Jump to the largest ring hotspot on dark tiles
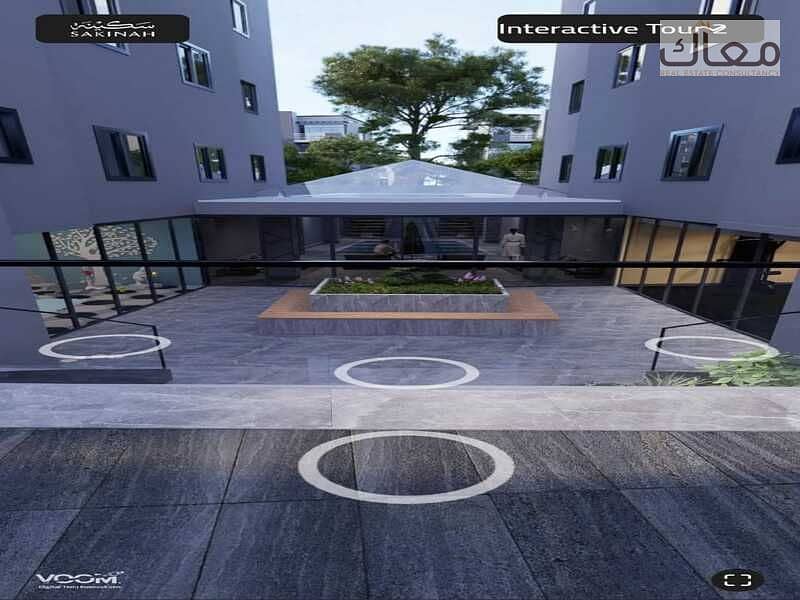This screenshot has width=800, height=600. (406, 466)
